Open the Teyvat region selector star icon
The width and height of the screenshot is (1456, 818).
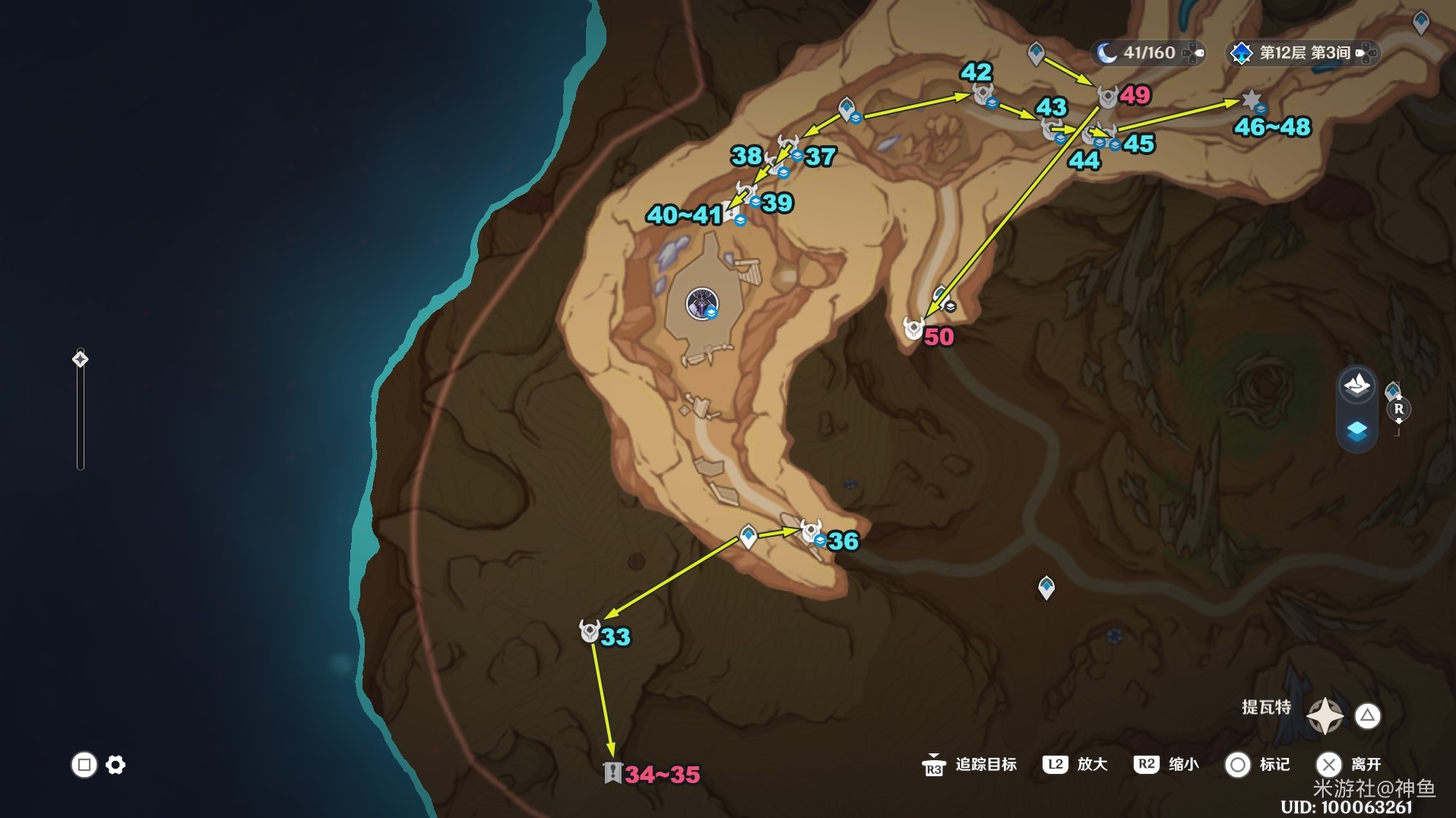(1325, 715)
